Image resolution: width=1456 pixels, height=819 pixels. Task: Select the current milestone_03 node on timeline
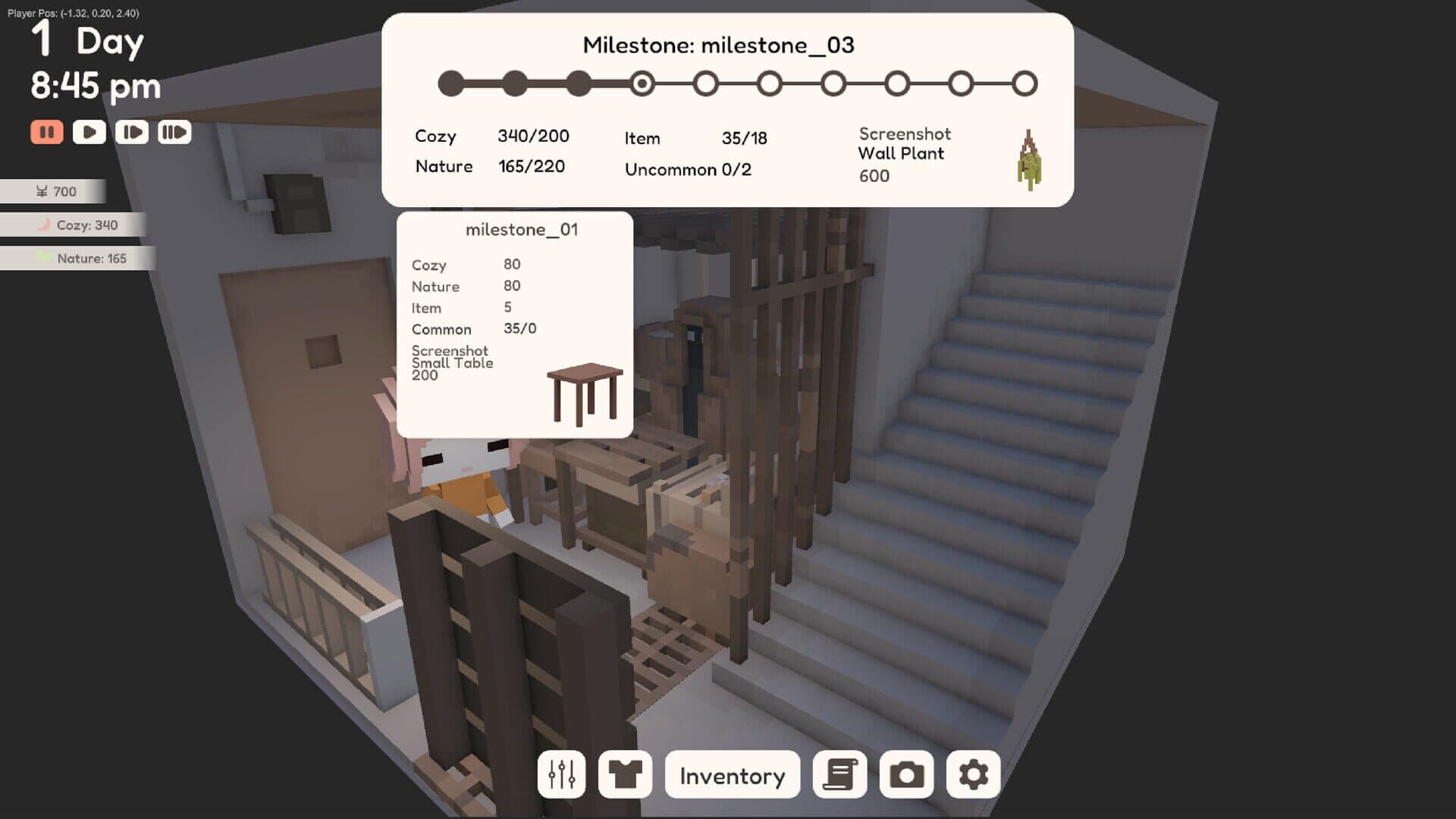642,84
